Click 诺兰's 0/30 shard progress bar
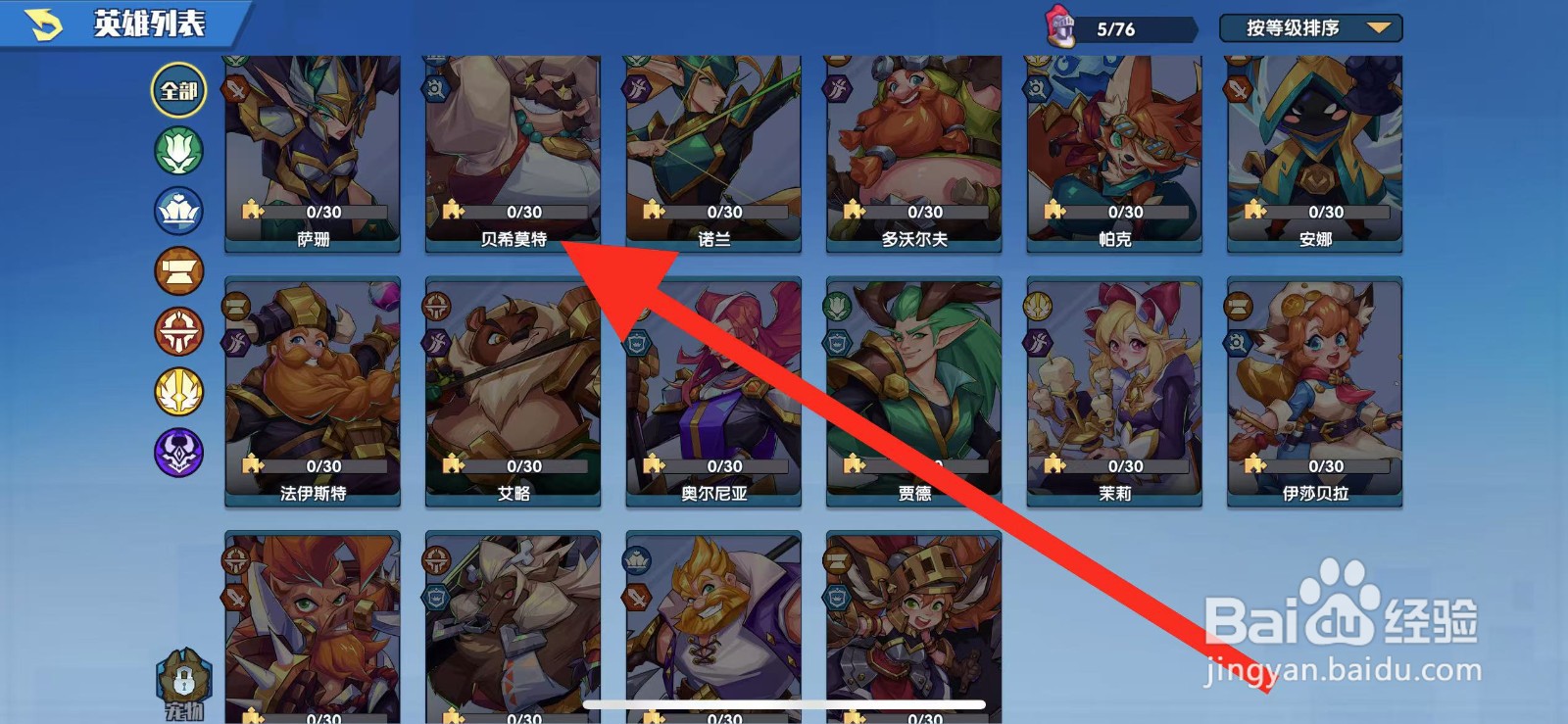This screenshot has width=1568, height=724. coord(725,211)
